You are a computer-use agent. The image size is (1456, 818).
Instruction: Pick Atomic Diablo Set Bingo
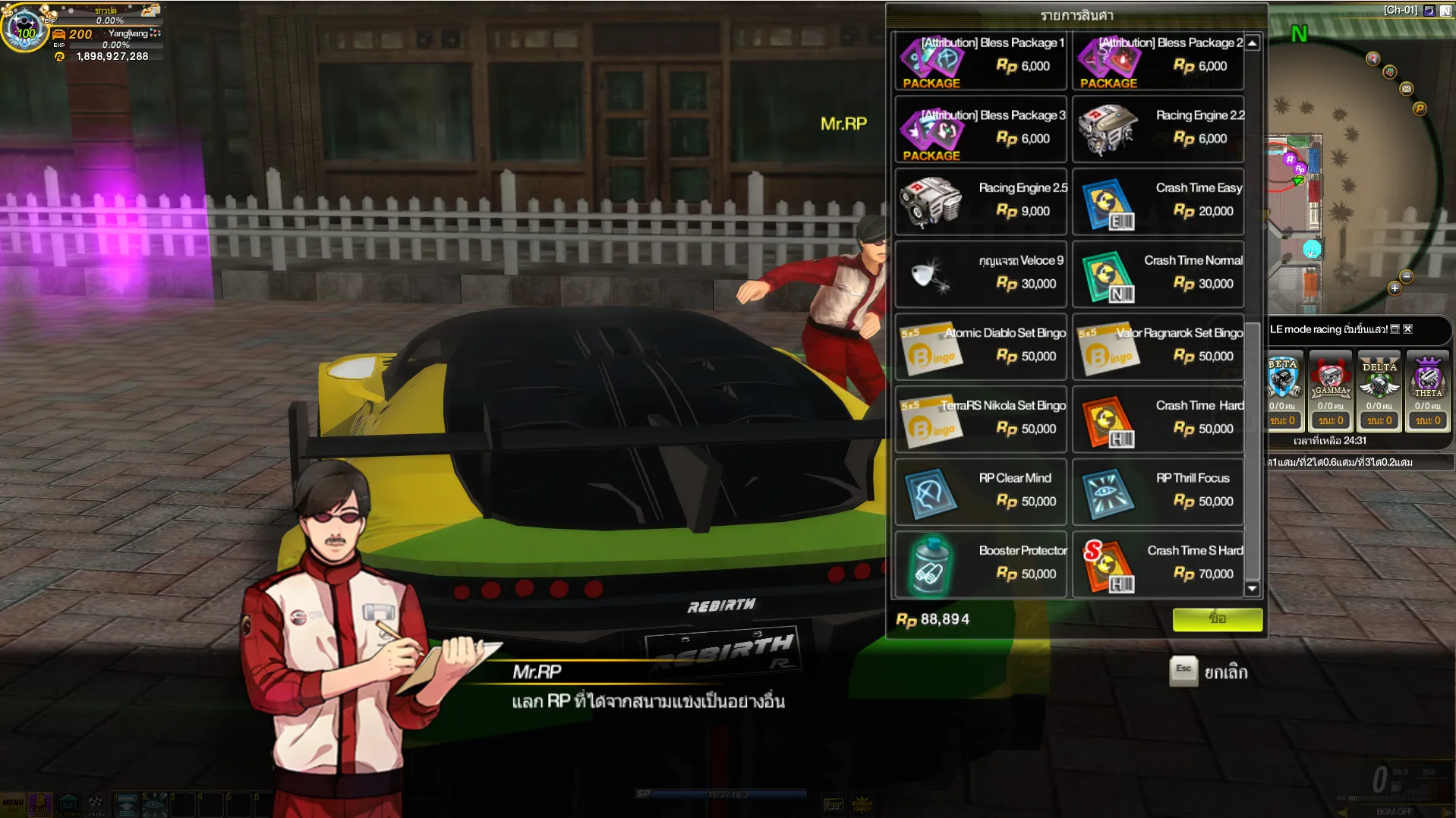click(981, 347)
